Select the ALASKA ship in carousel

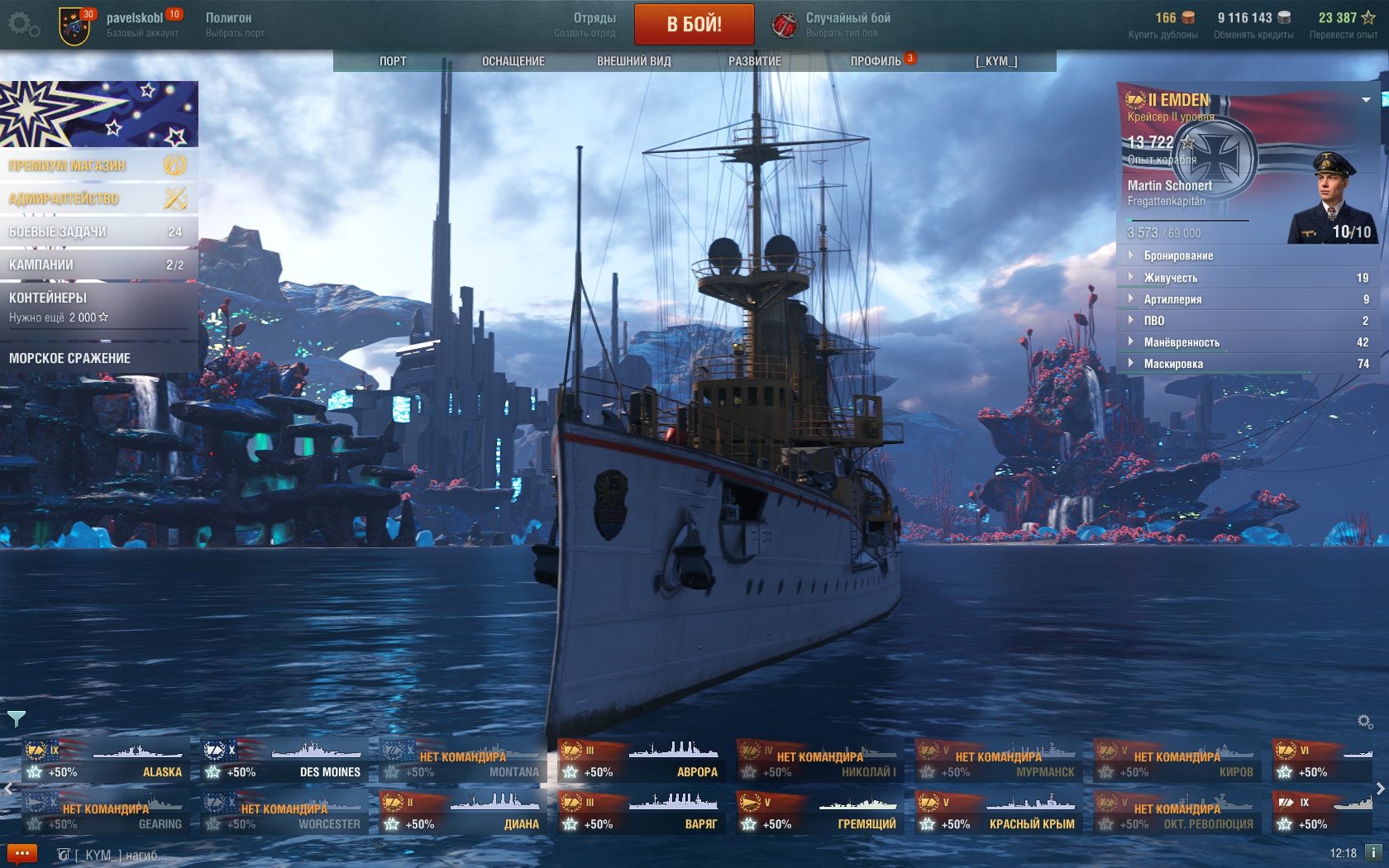[106, 761]
